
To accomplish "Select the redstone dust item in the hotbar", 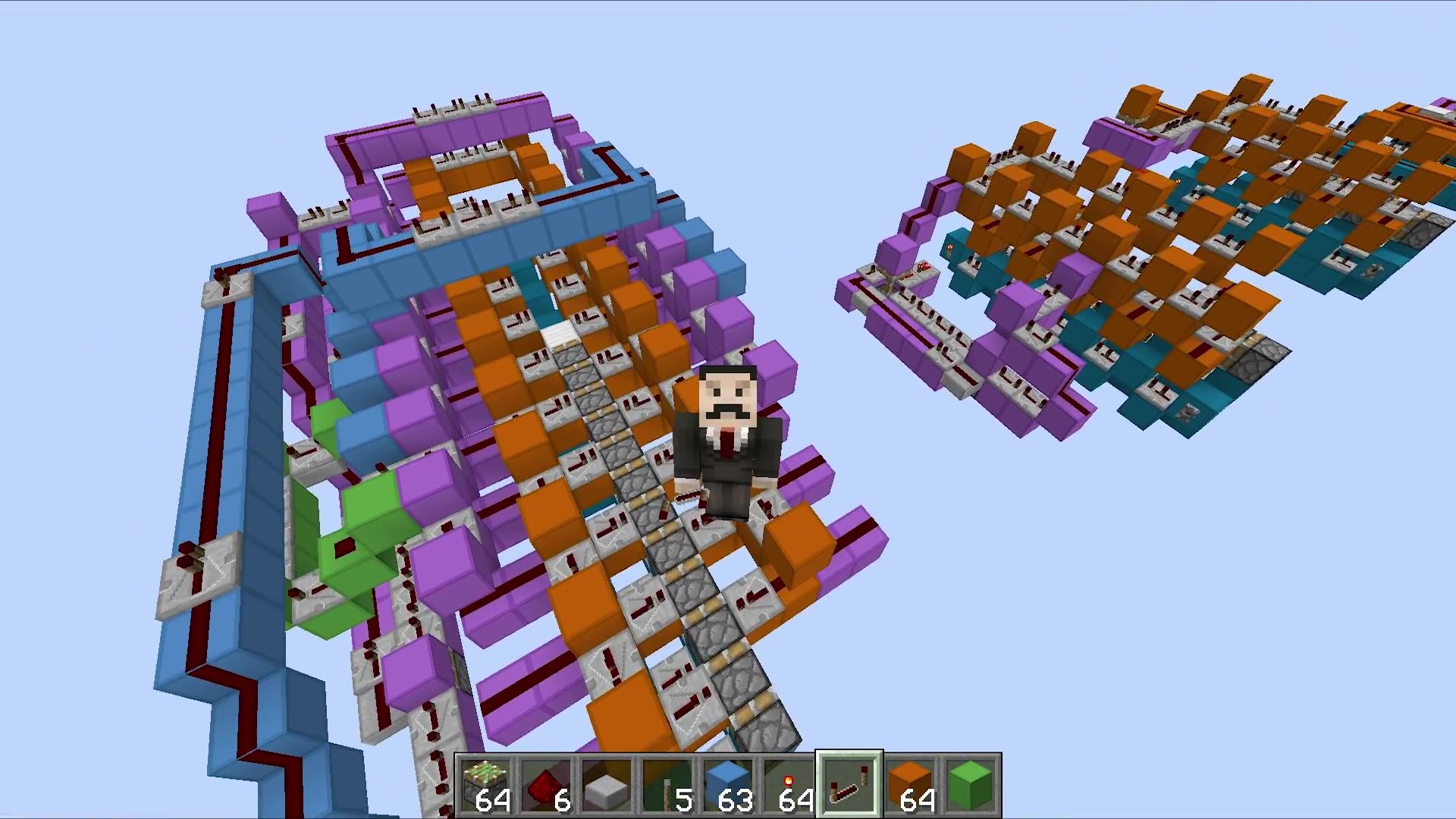I will [x=544, y=781].
